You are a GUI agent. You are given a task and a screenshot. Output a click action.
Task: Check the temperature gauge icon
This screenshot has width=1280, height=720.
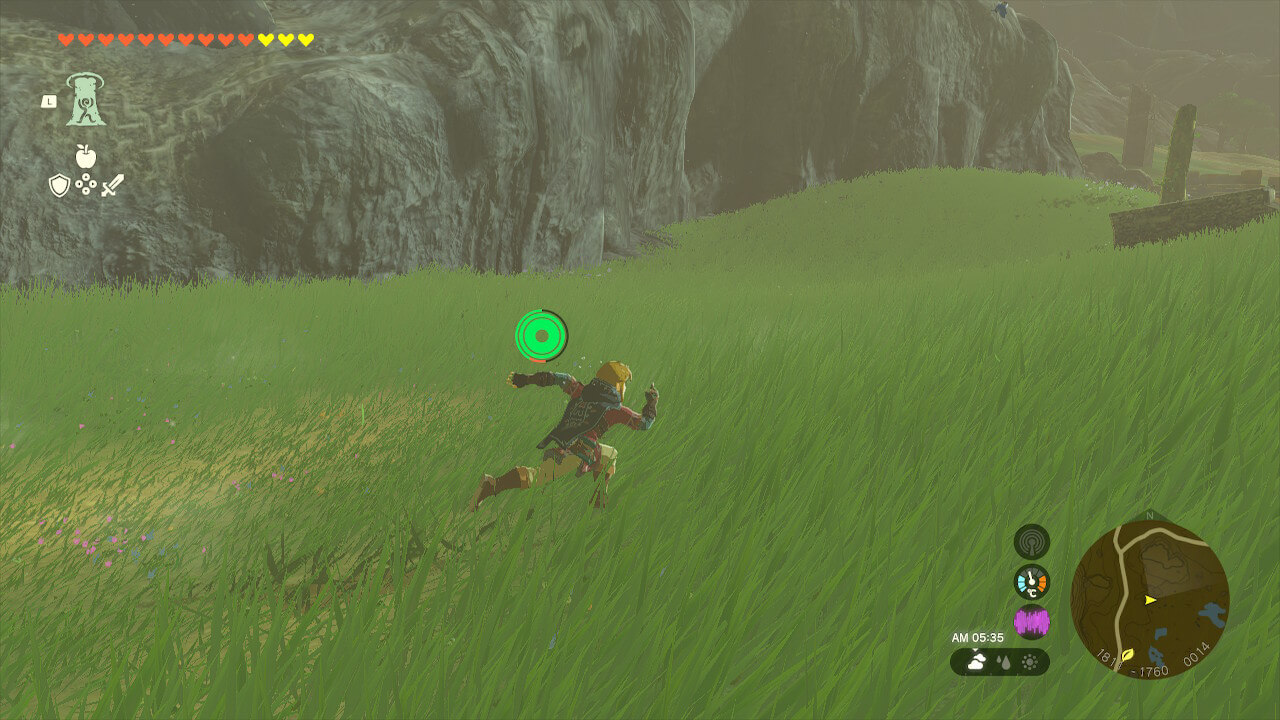click(1031, 582)
